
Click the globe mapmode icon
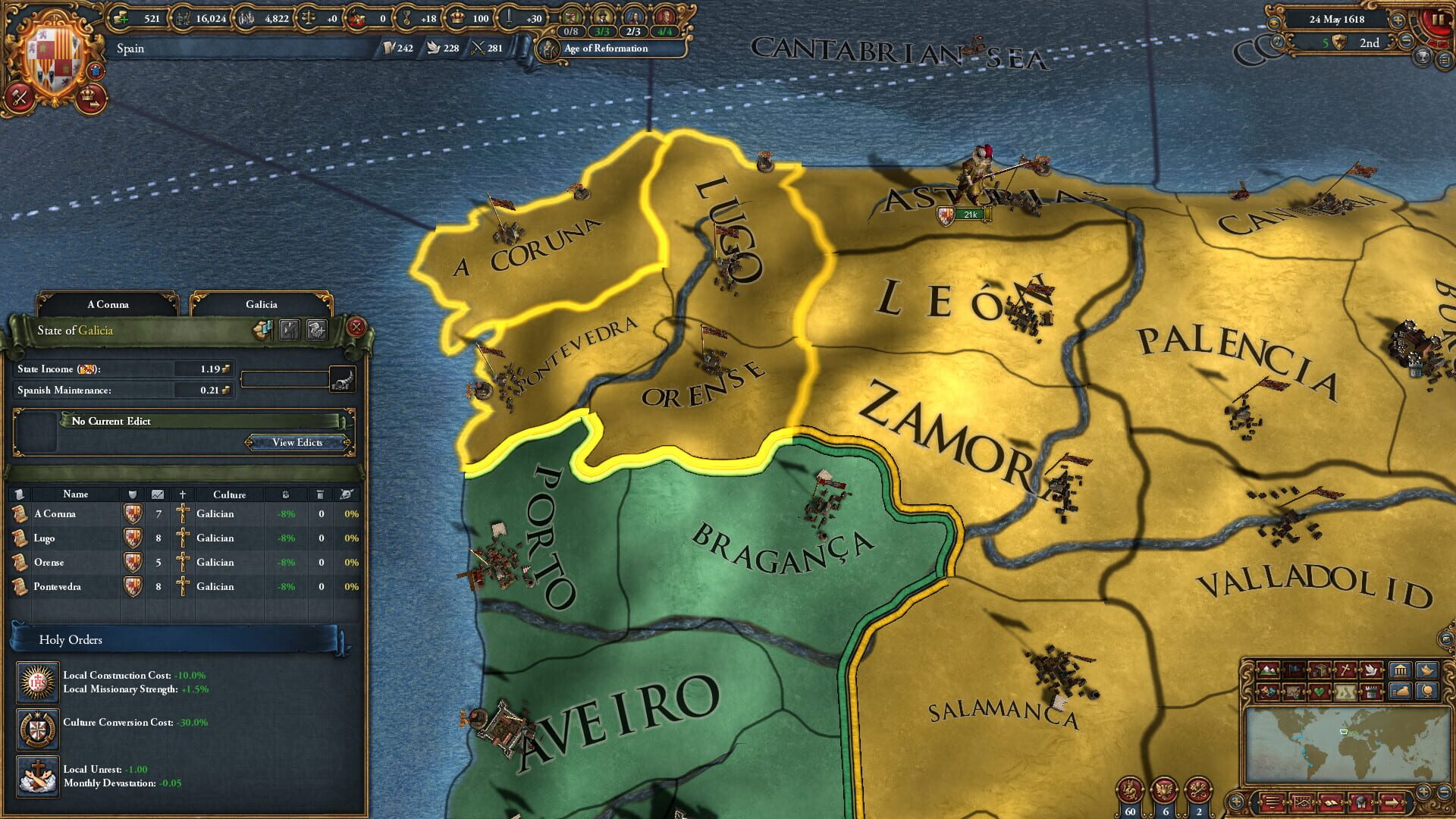point(1429,692)
